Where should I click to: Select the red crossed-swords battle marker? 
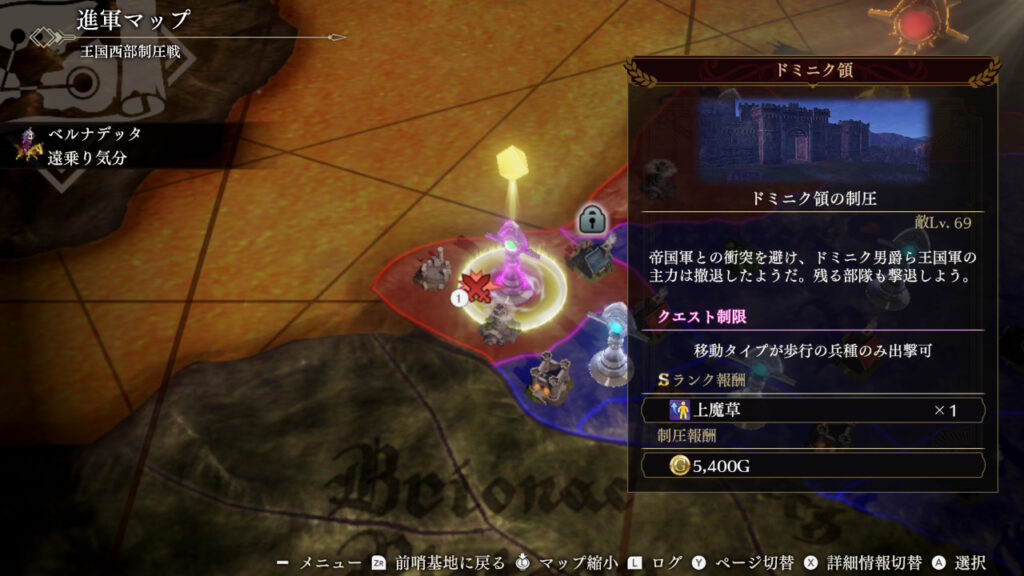pyautogui.click(x=478, y=288)
